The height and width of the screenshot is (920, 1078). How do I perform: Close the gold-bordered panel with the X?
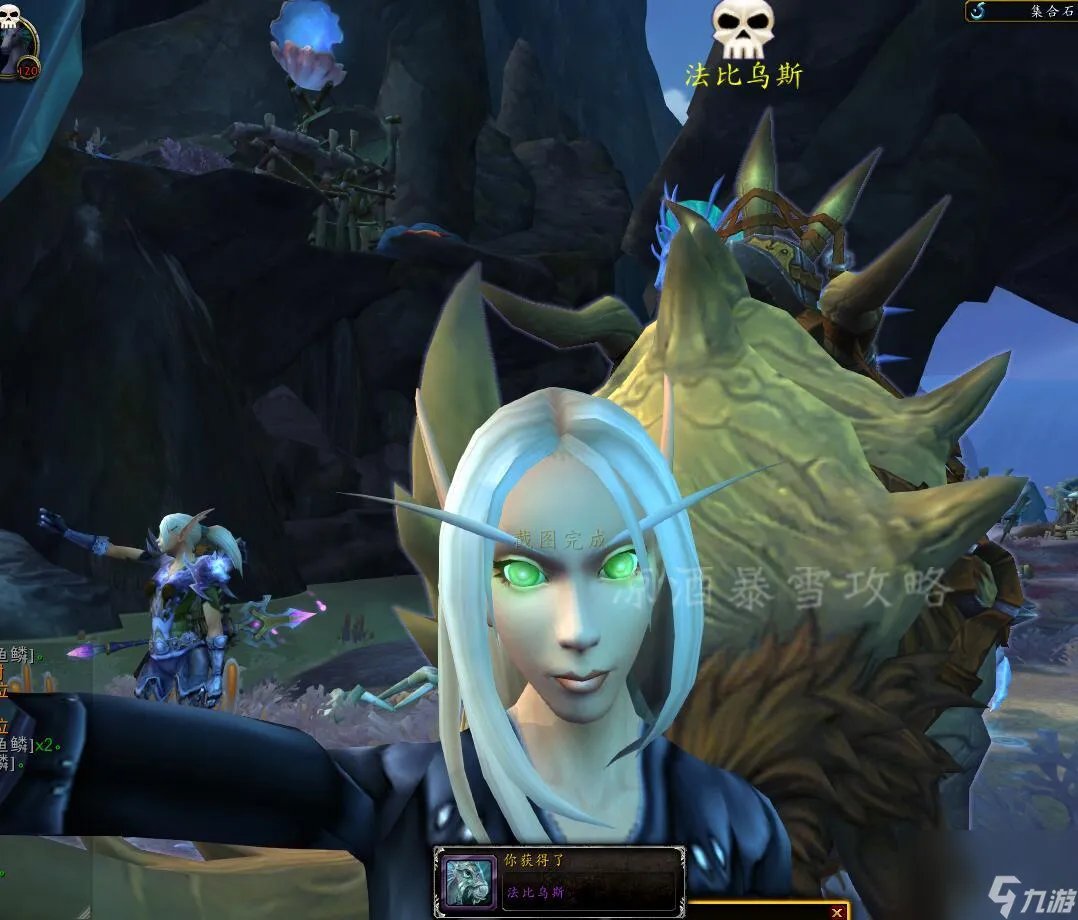pos(837,911)
